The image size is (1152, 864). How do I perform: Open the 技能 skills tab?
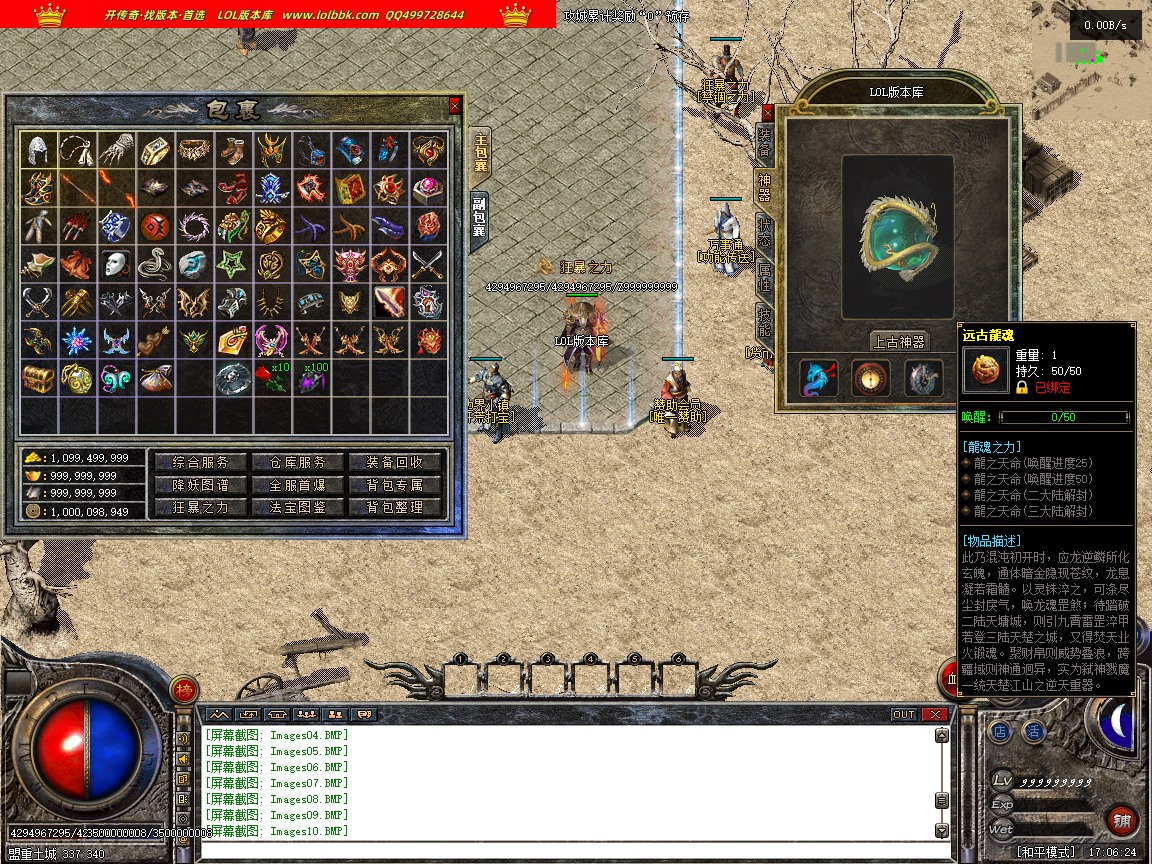tap(764, 322)
